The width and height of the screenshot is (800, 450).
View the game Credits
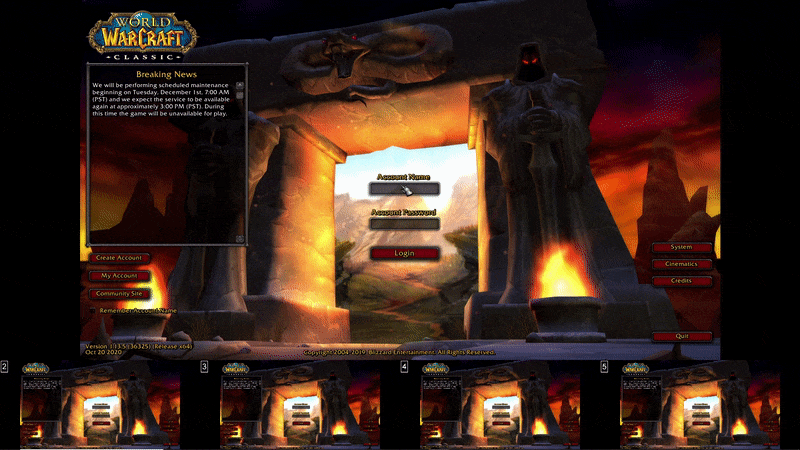pyautogui.click(x=682, y=281)
